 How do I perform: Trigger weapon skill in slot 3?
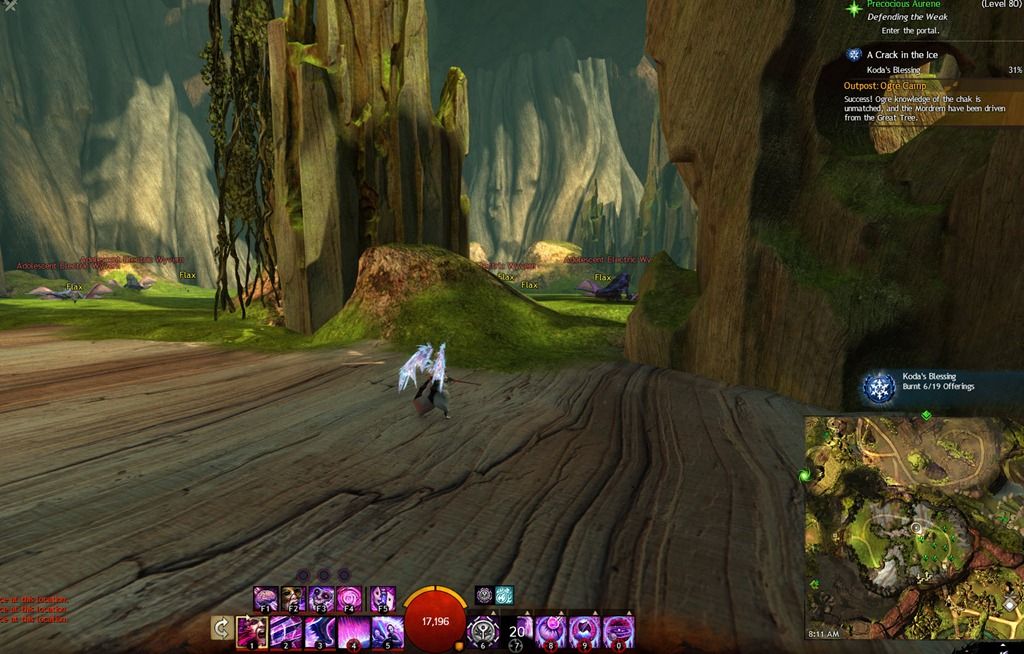click(320, 632)
